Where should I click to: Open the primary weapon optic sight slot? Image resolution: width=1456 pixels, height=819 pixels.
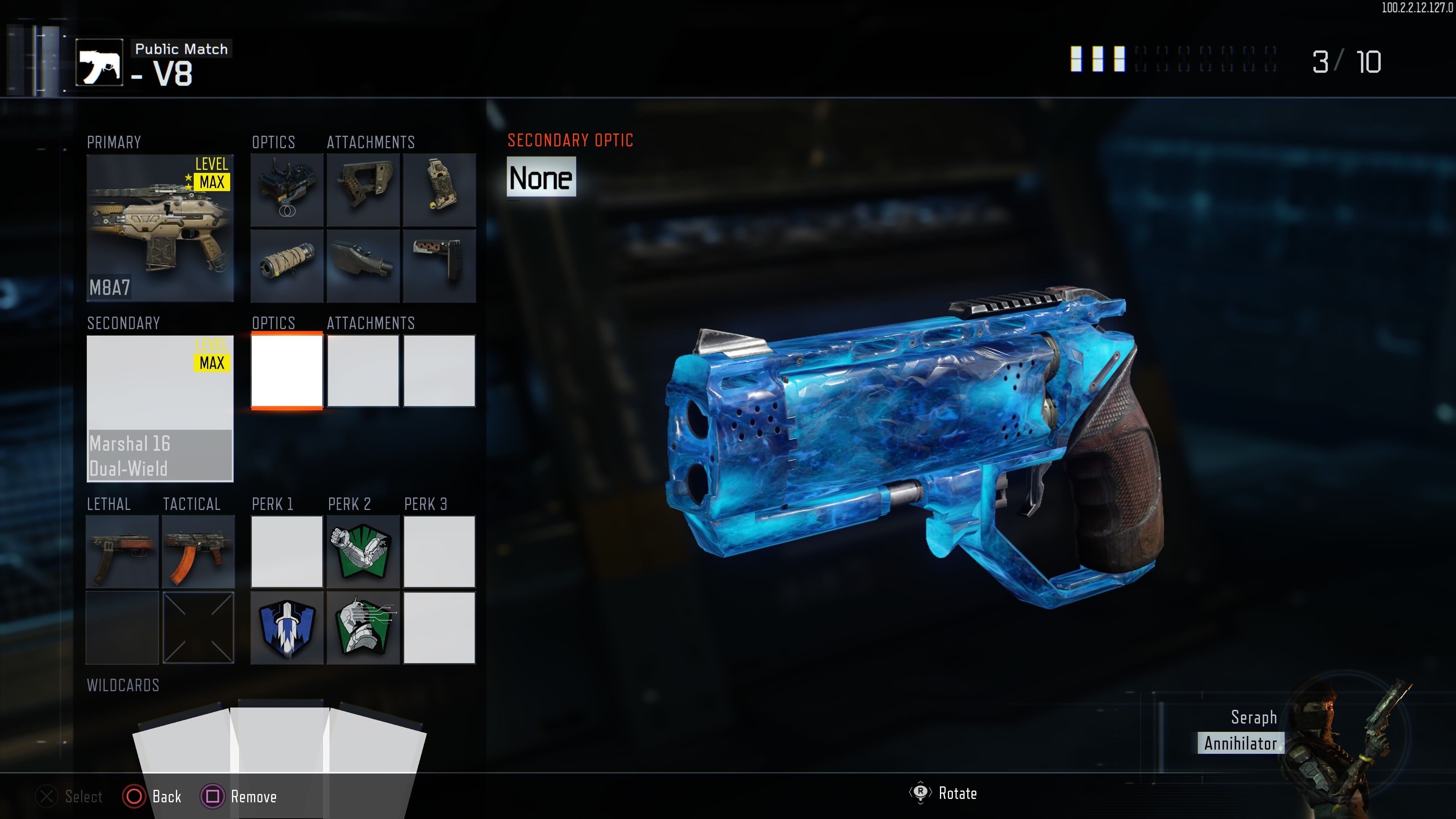tap(287, 190)
